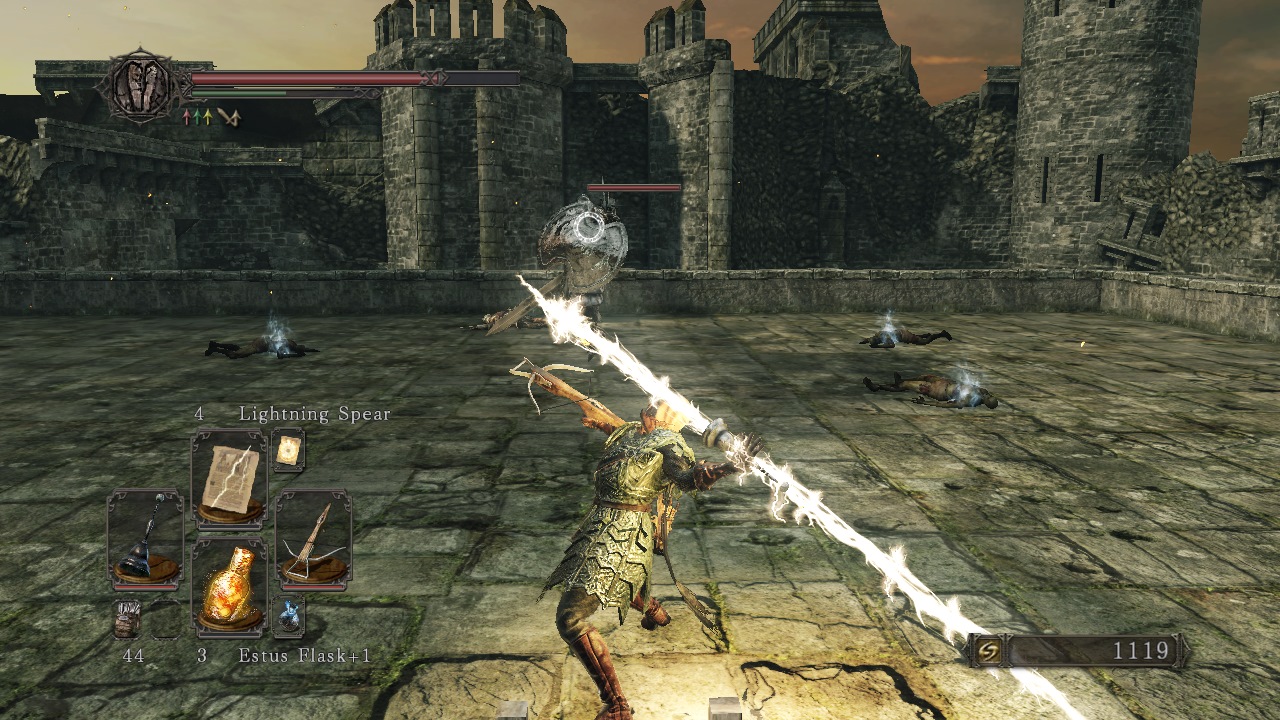1280x720 pixels.
Task: Click the chime left-hand weapon slot
Action: pos(145,538)
